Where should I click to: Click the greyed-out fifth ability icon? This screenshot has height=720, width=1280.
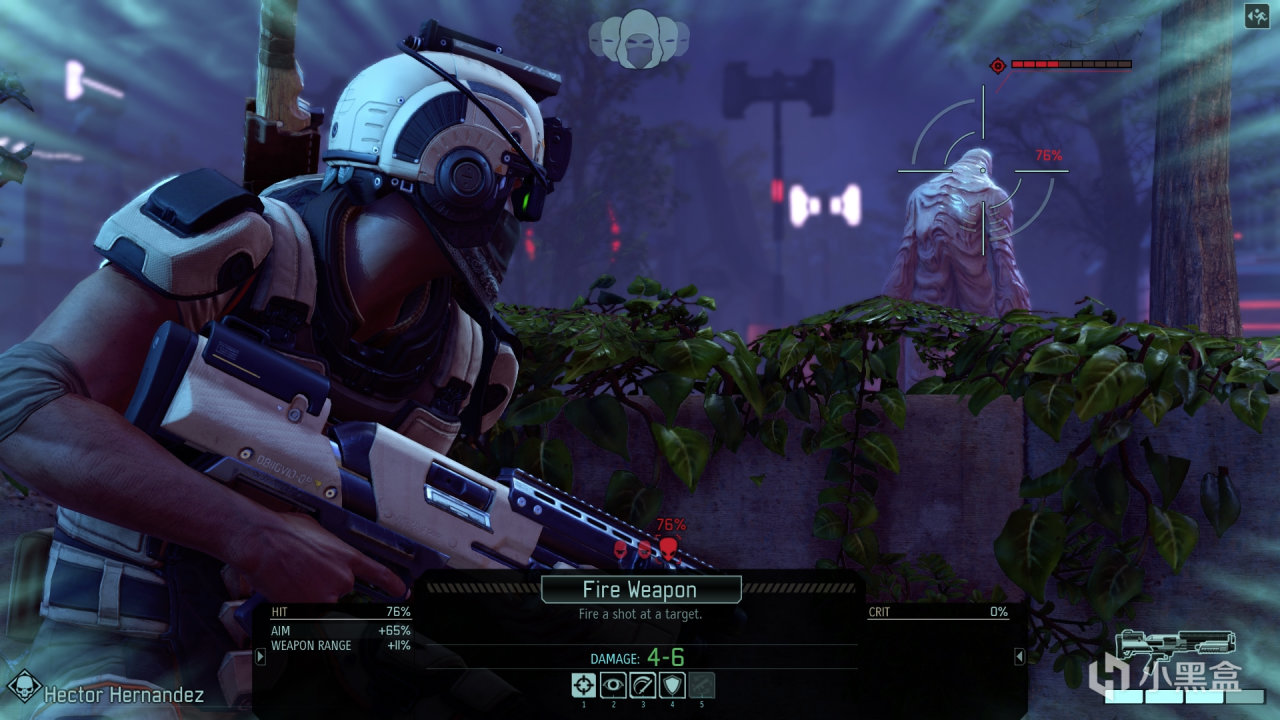coord(702,685)
